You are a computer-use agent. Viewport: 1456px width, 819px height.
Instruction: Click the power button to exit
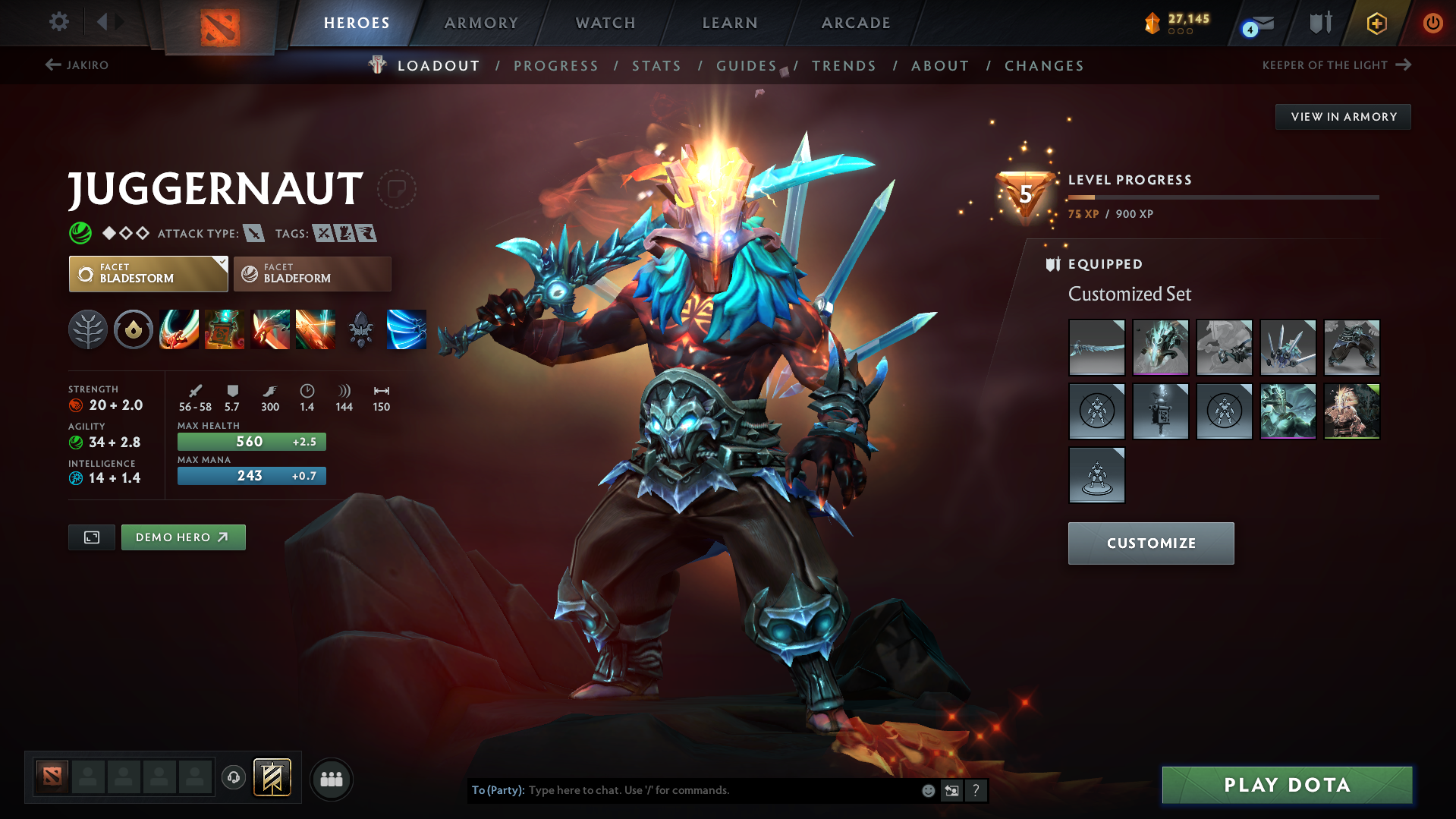pos(1432,23)
